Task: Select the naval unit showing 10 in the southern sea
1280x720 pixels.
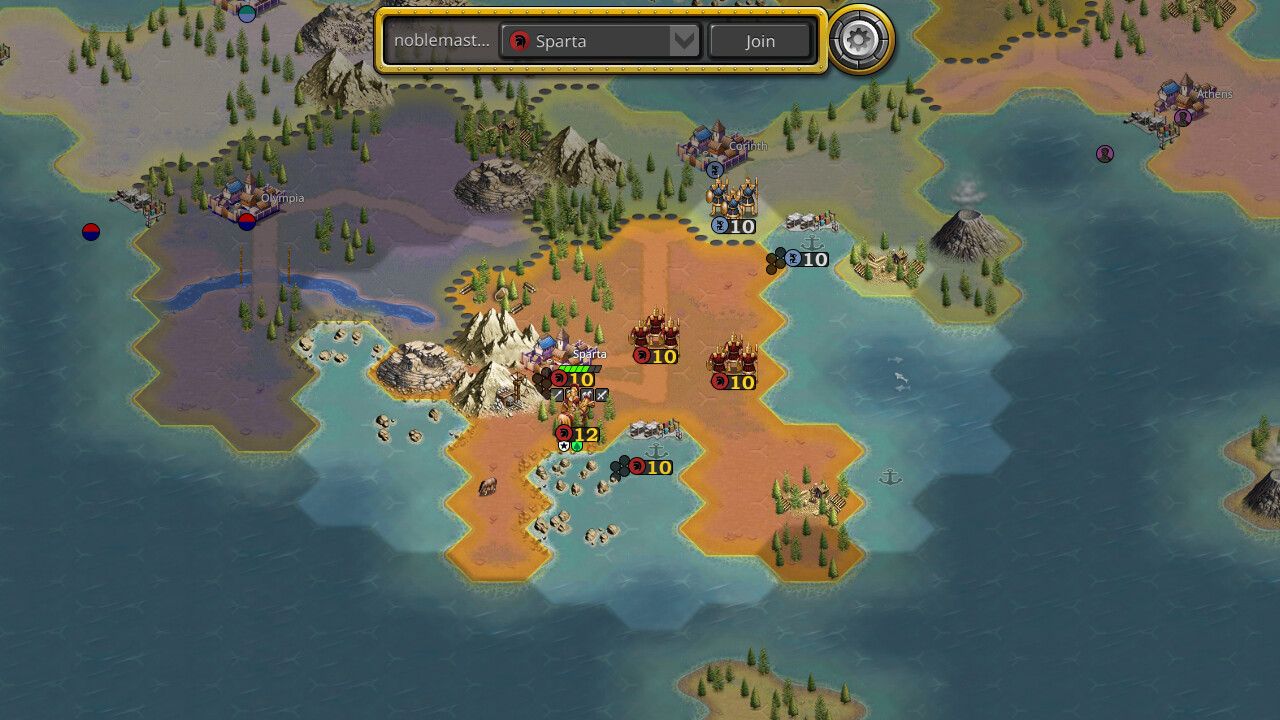Action: click(x=636, y=466)
